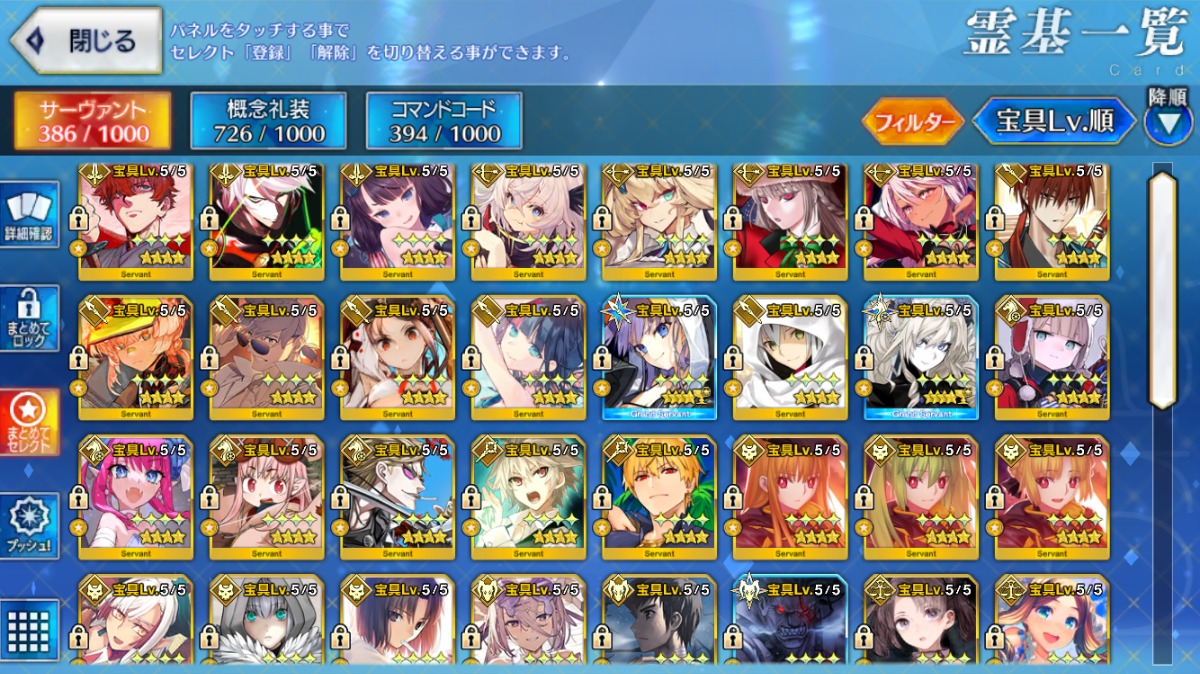Pick the white-hooded servant card
This screenshot has width=1200, height=674.
coord(790,357)
